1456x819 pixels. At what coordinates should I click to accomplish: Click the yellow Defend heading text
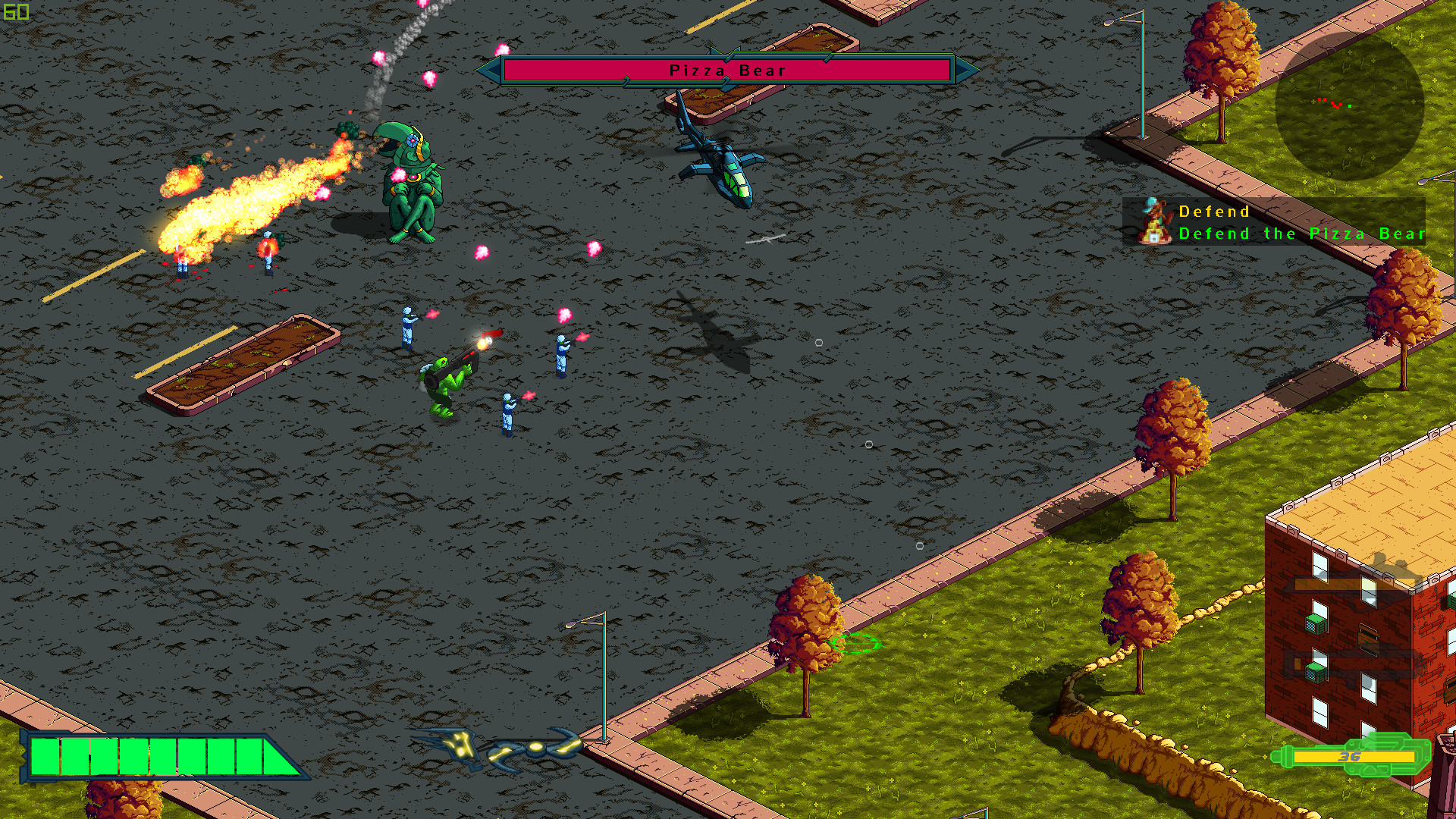1214,212
